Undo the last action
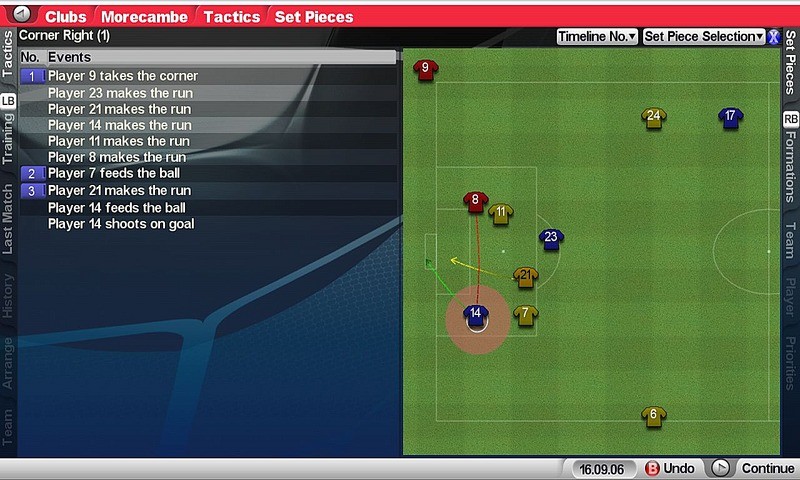The height and width of the screenshot is (480, 800). [670, 468]
